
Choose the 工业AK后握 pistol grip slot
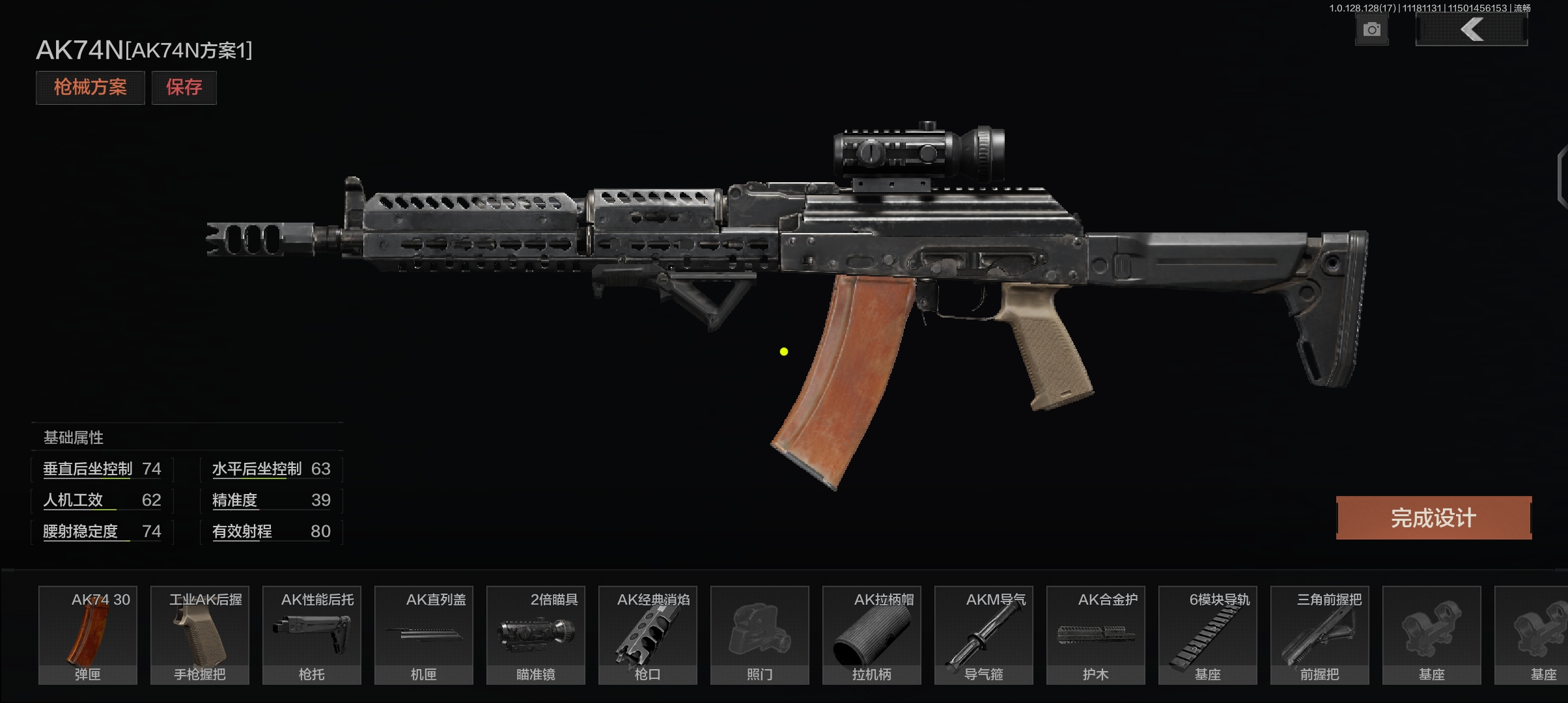tap(200, 635)
